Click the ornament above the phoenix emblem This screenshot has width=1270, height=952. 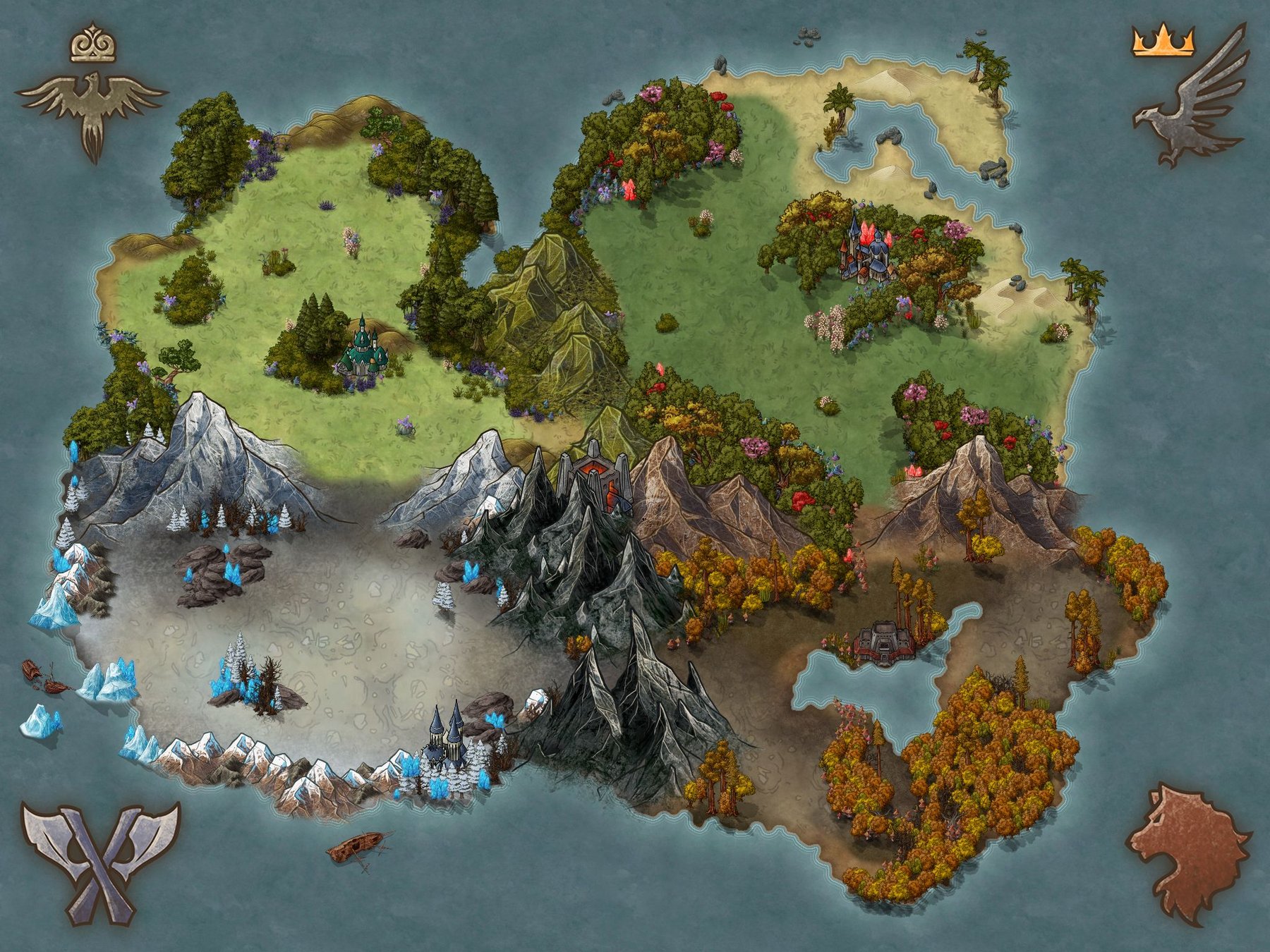[93, 47]
